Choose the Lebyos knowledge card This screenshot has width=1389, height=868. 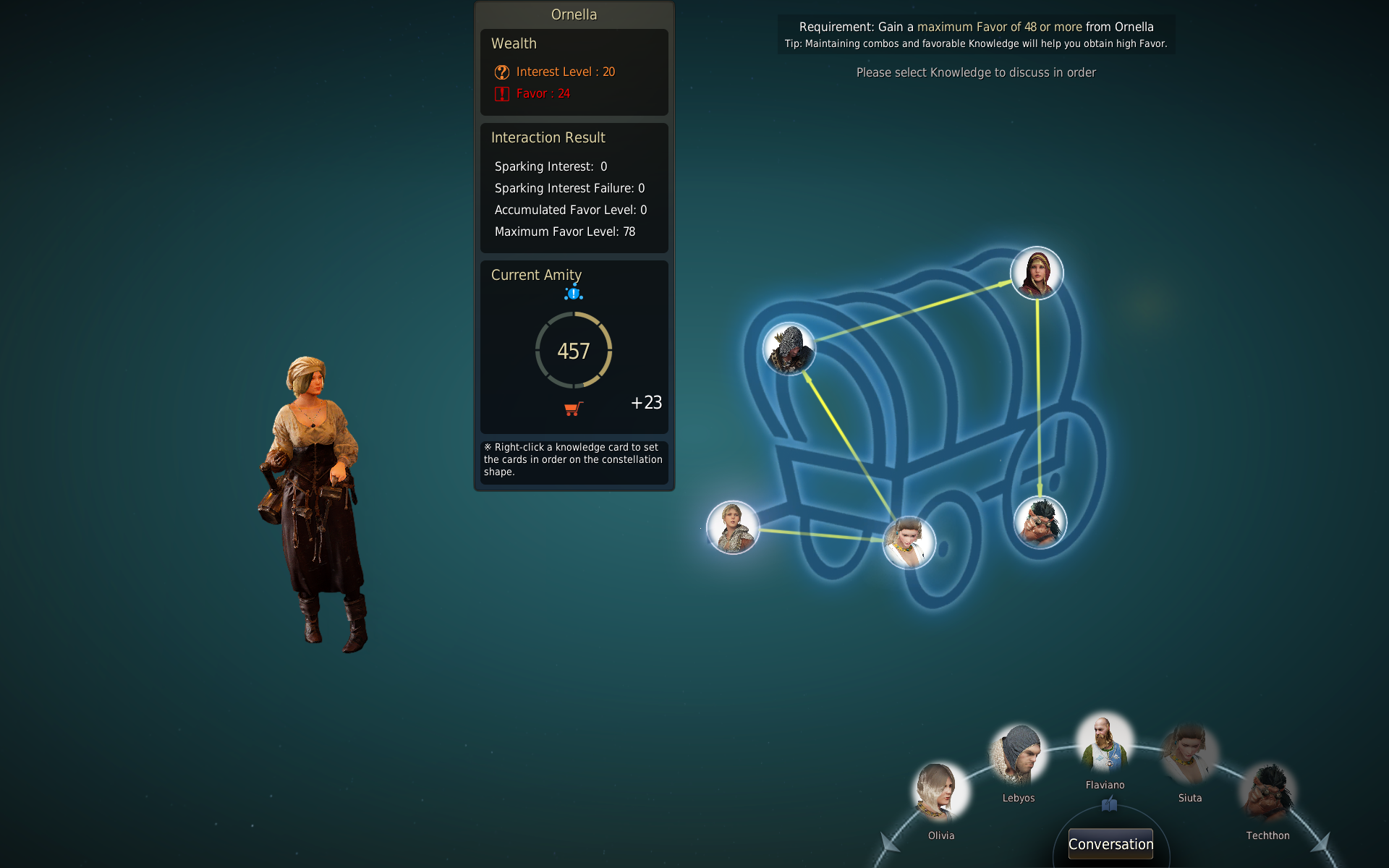[x=1018, y=757]
